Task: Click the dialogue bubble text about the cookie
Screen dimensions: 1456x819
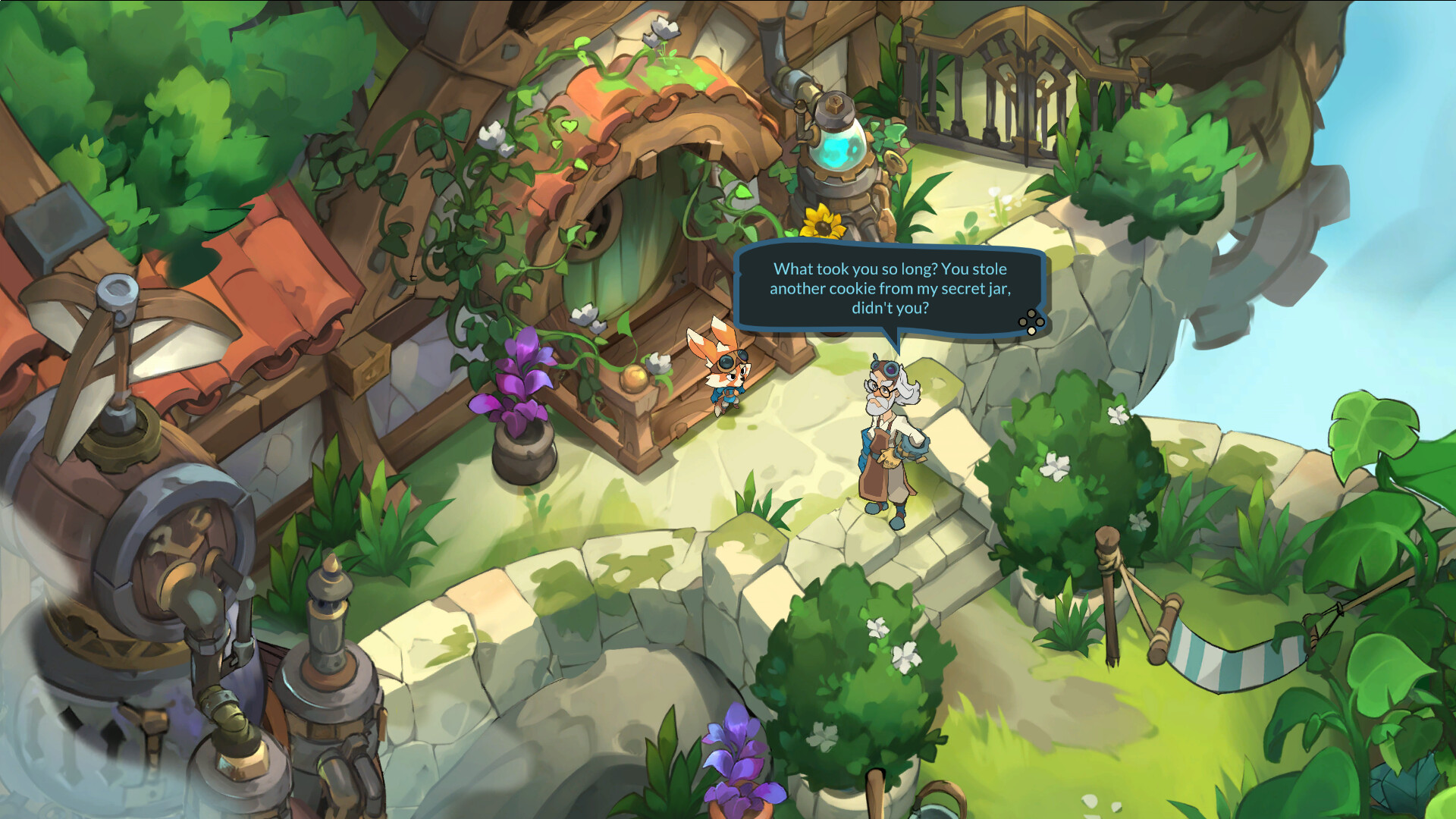Action: (890, 289)
